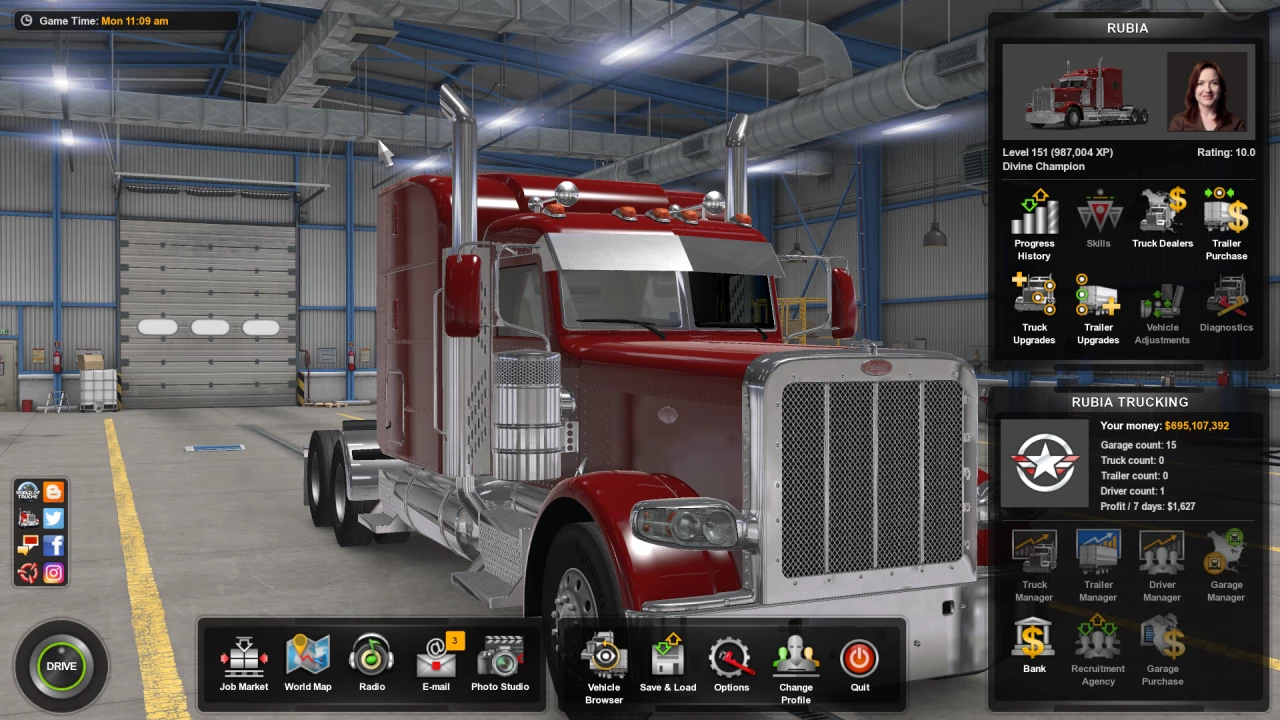The width and height of the screenshot is (1280, 720).
Task: Go to Save & Load
Action: pos(668,664)
